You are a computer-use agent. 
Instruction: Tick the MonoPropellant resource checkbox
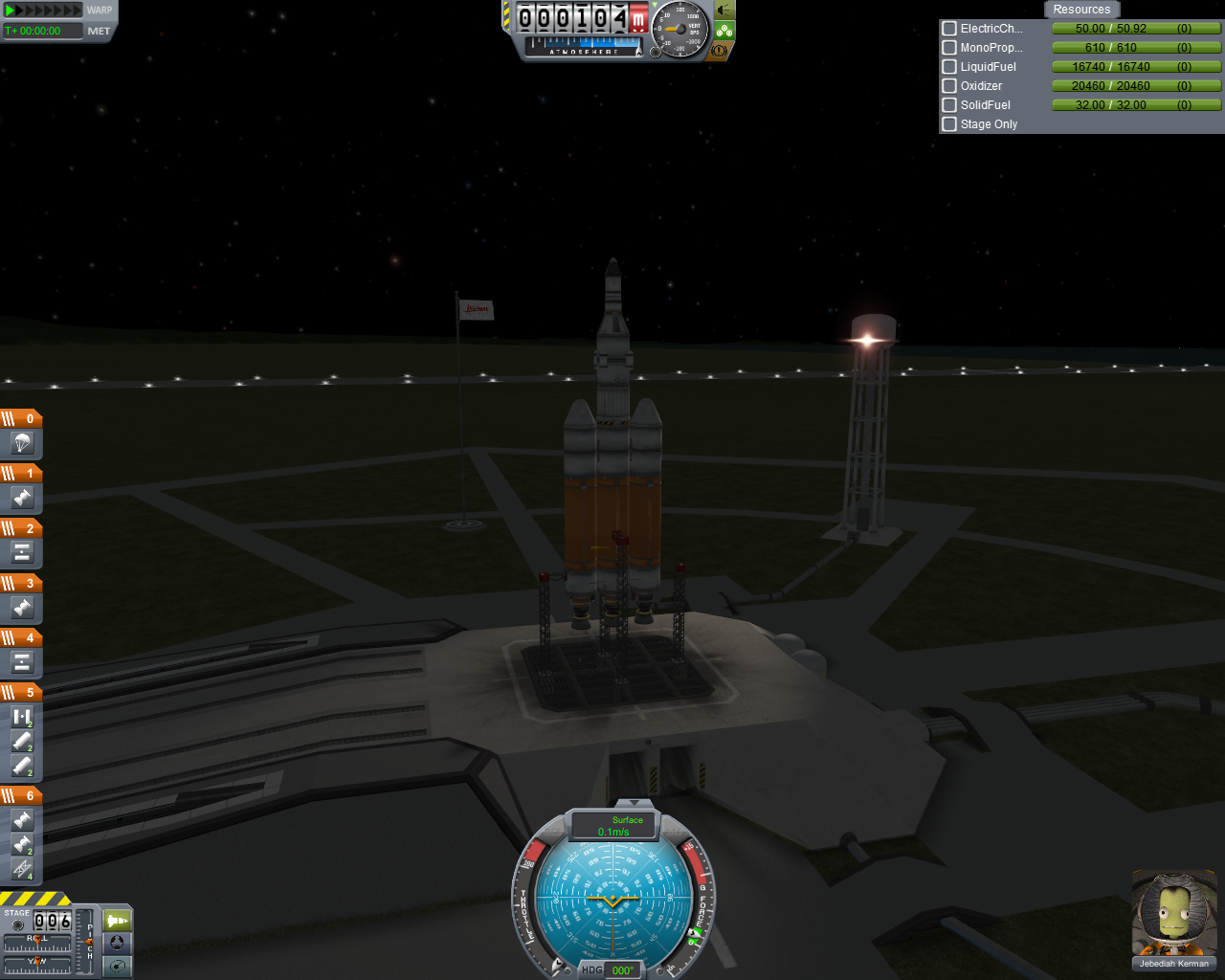pos(949,48)
